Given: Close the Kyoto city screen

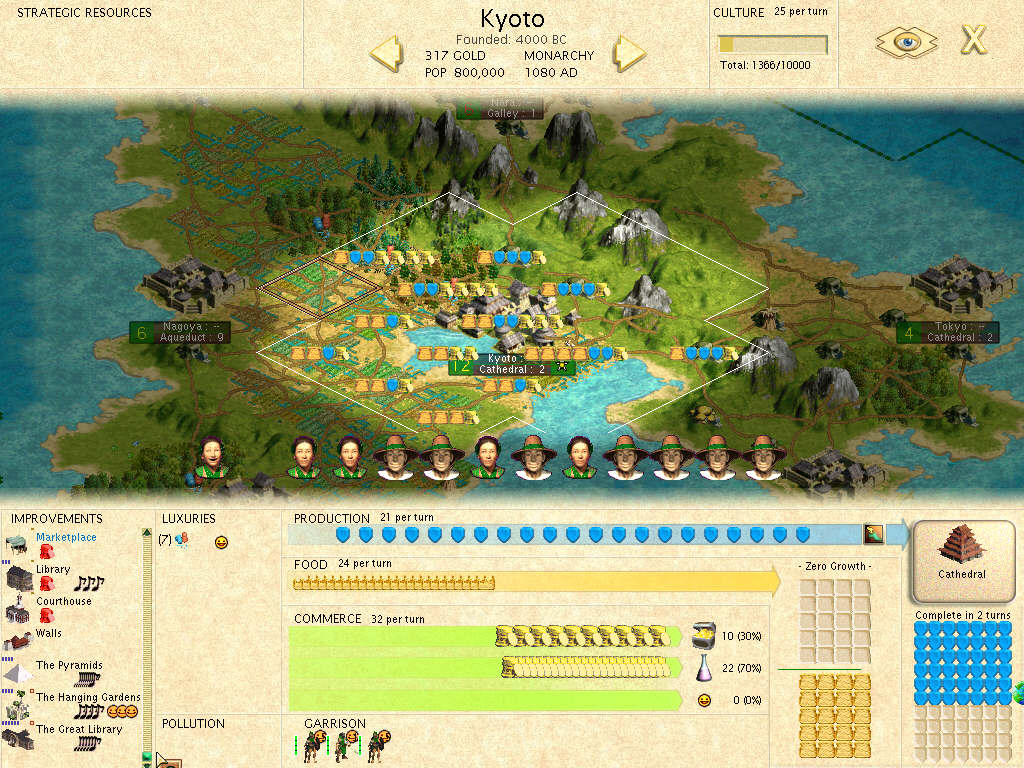Looking at the screenshot, I should tap(973, 40).
